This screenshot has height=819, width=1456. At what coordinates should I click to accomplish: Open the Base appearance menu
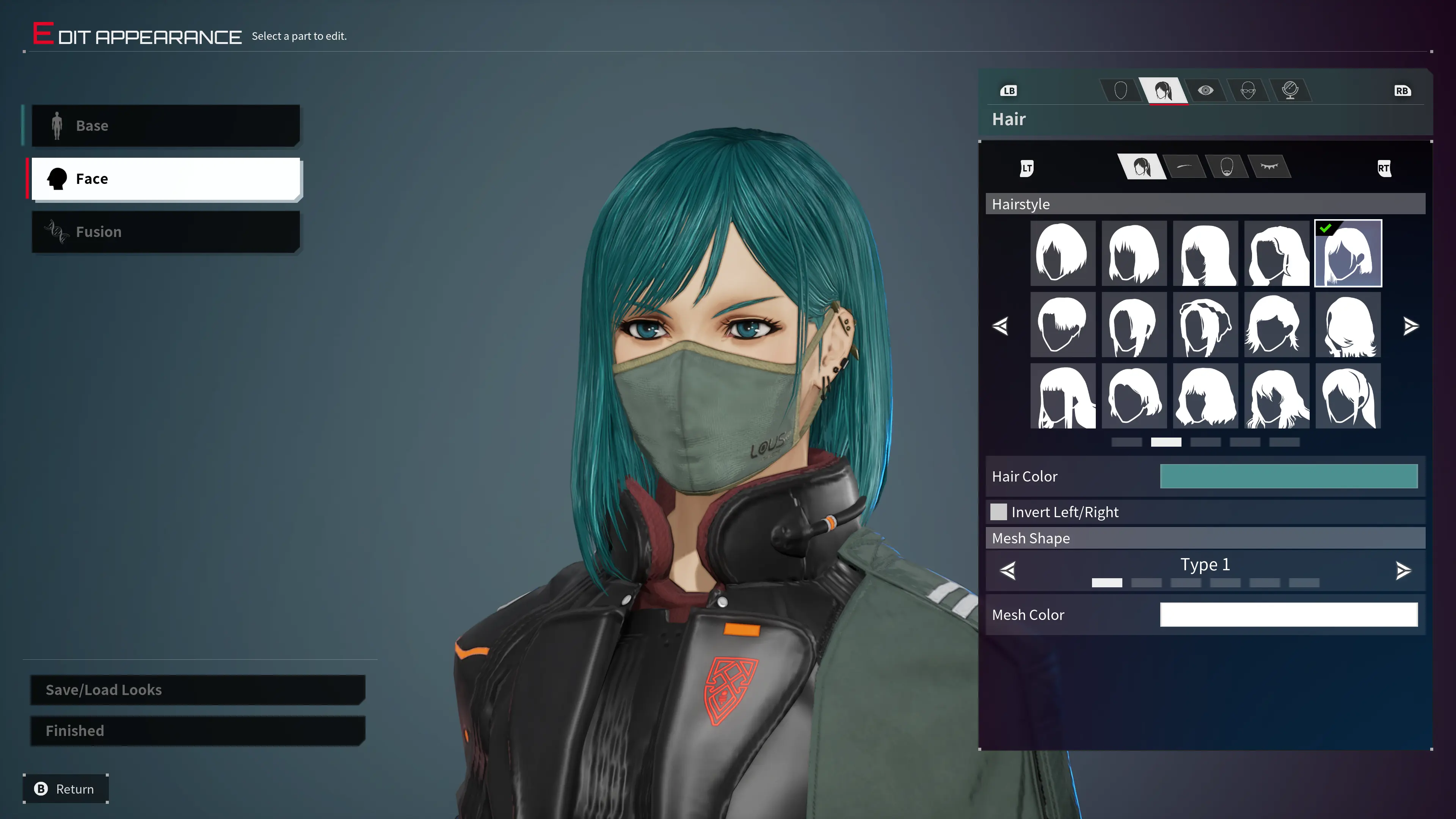[165, 126]
